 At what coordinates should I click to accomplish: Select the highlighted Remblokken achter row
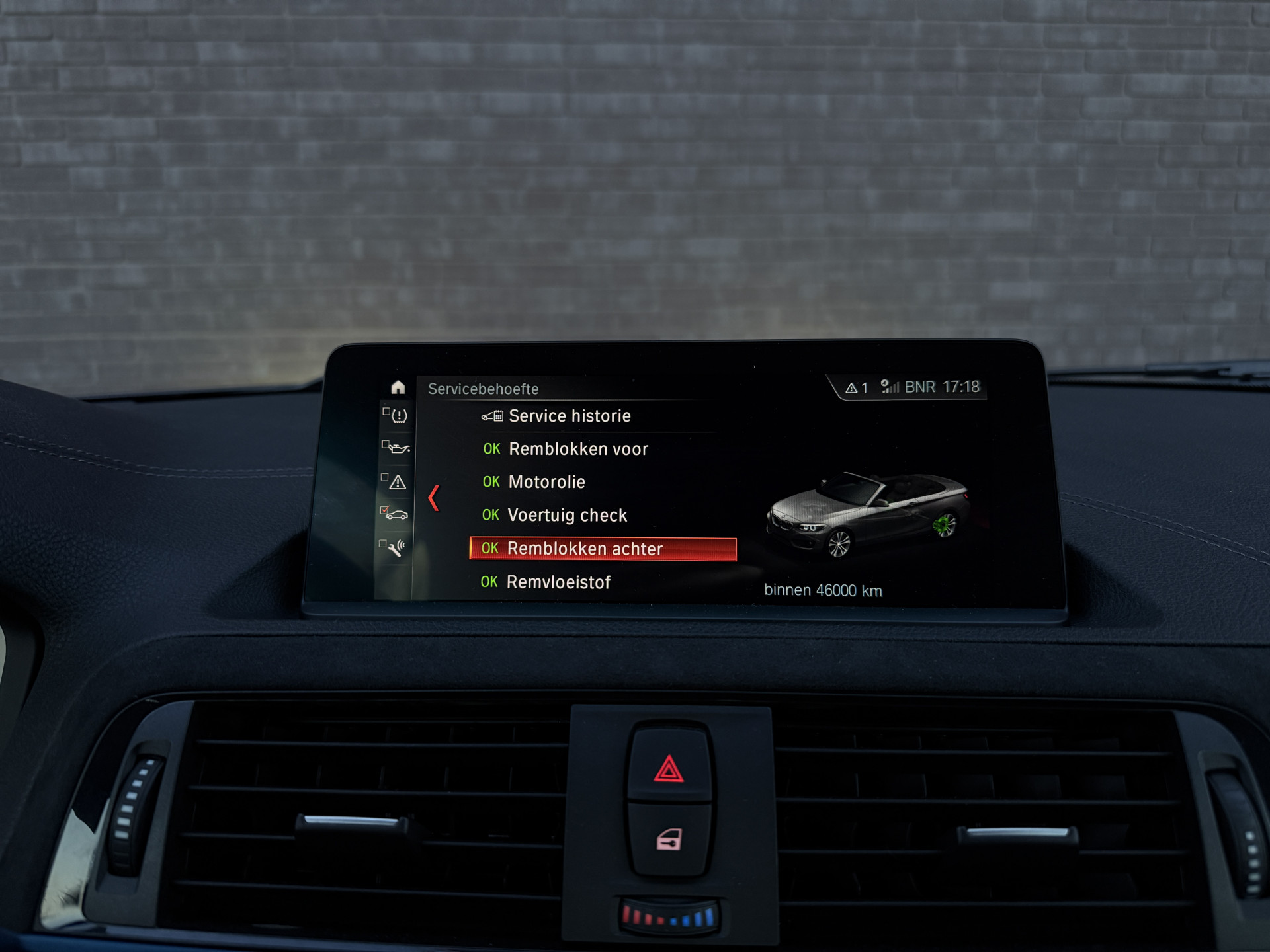pos(602,549)
